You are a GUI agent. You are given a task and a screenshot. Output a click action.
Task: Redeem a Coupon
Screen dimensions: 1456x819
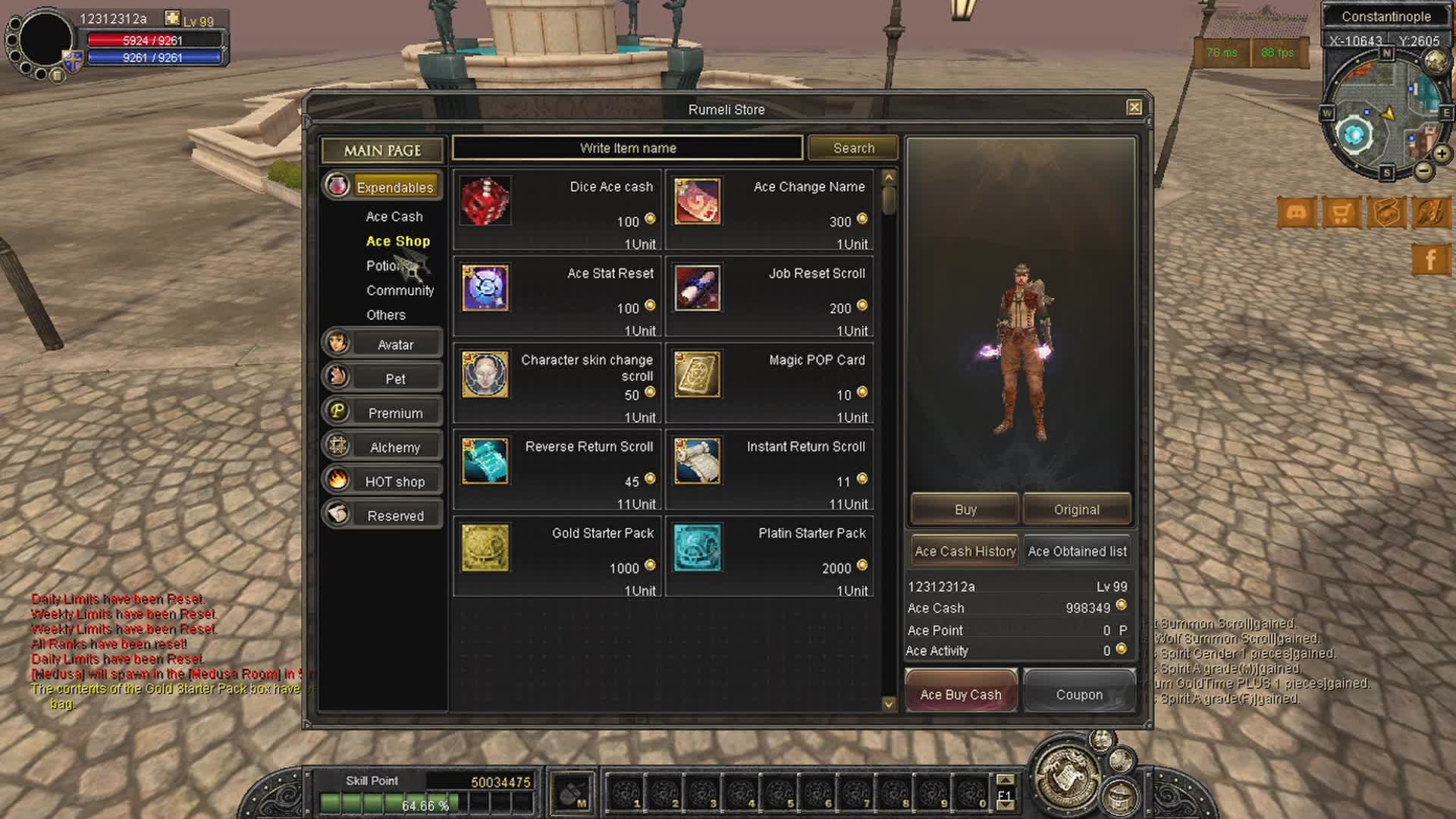pos(1079,694)
